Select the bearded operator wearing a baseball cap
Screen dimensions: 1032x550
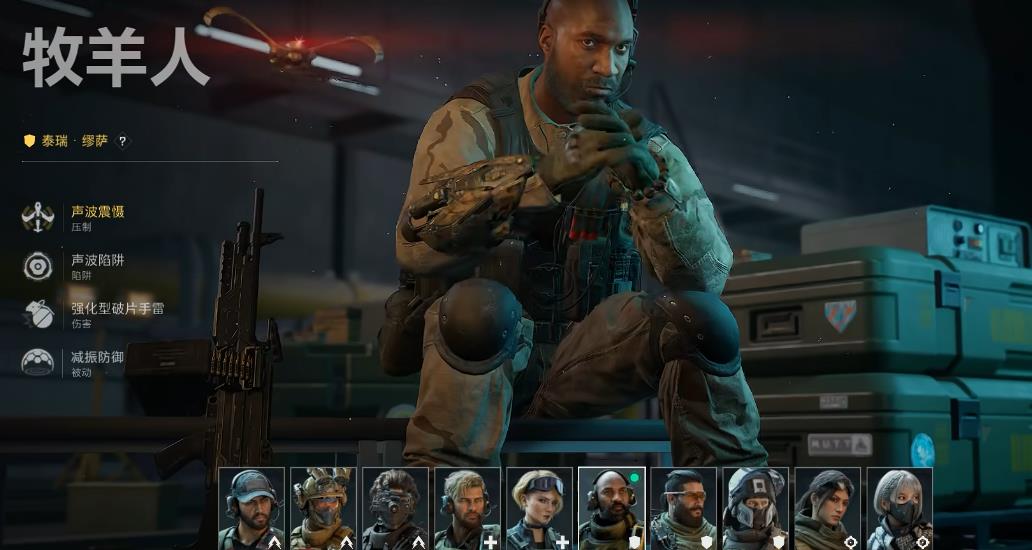tap(251, 508)
